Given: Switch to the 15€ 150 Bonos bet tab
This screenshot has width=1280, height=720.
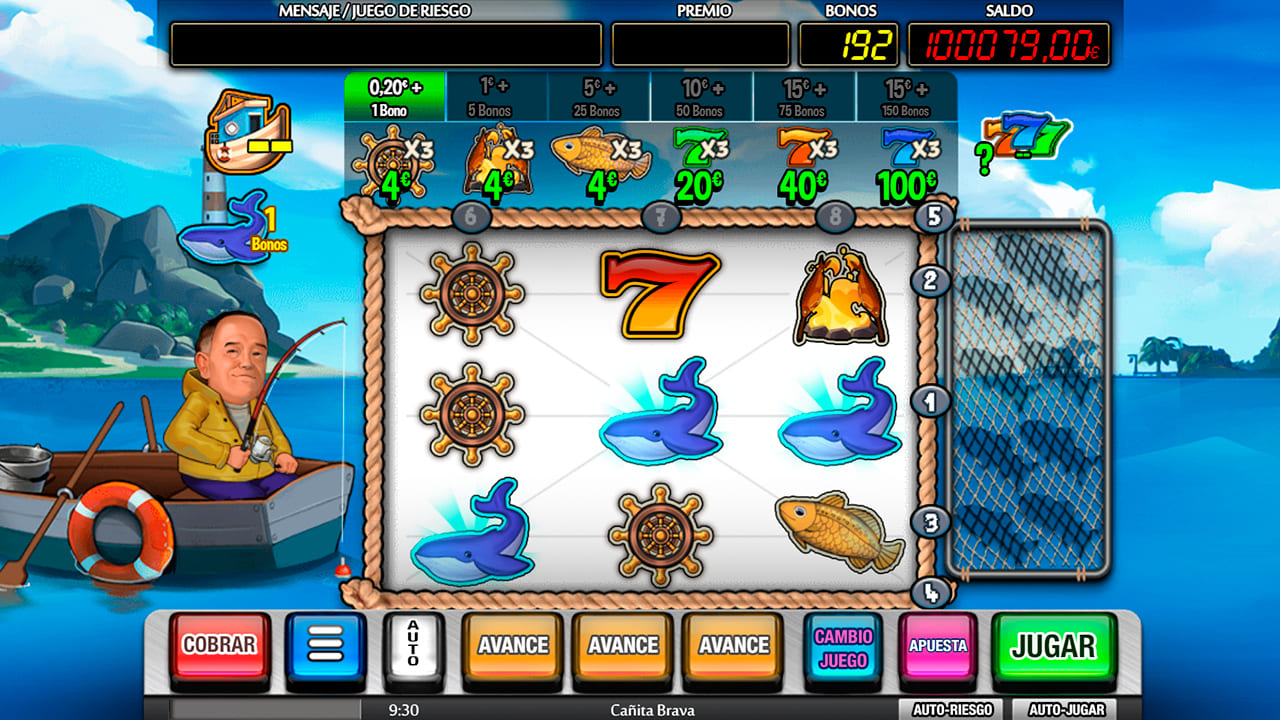Looking at the screenshot, I should coord(906,97).
